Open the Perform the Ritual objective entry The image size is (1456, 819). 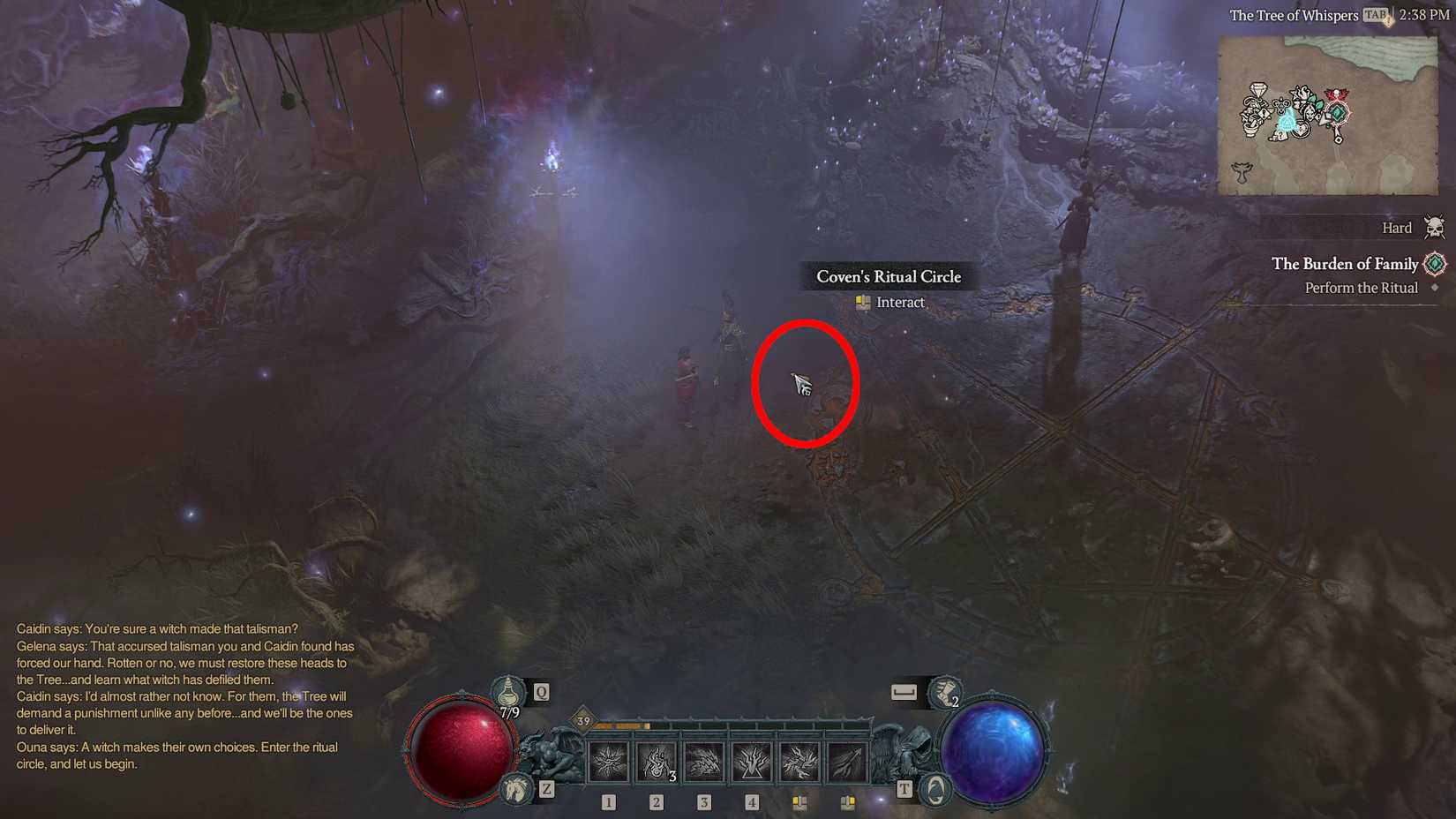pyautogui.click(x=1361, y=288)
